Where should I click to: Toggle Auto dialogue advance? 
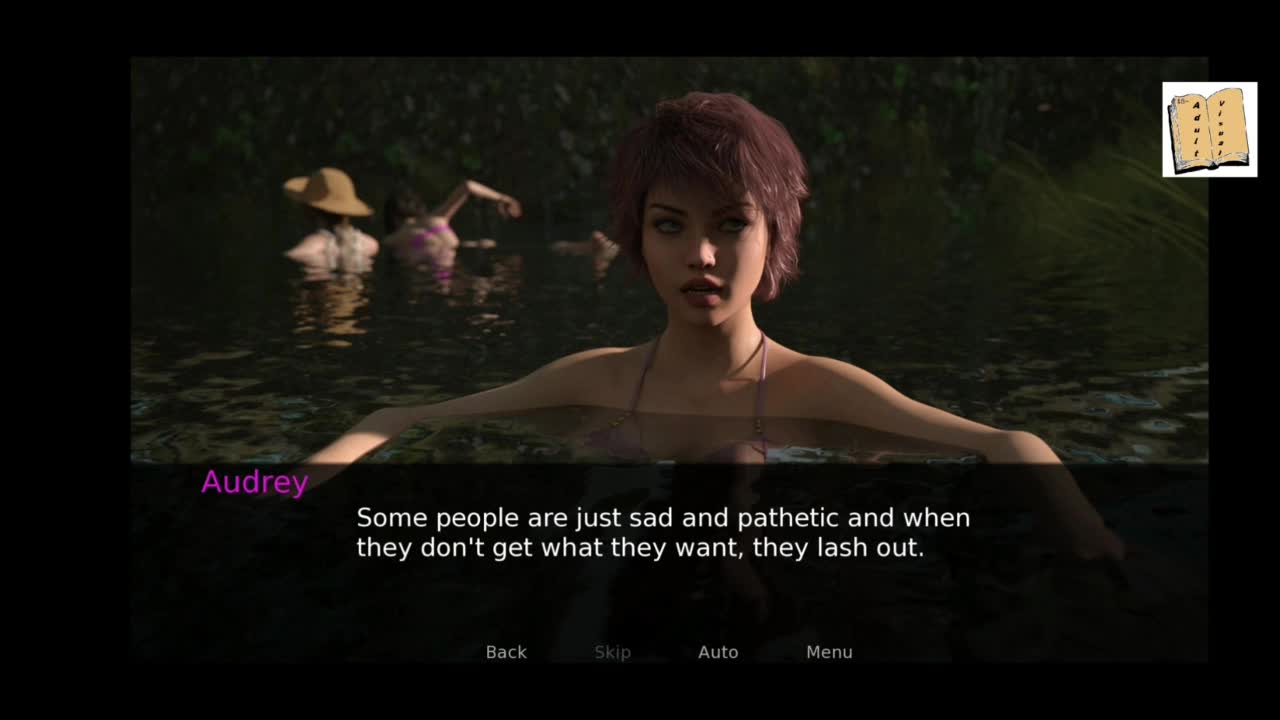(718, 652)
